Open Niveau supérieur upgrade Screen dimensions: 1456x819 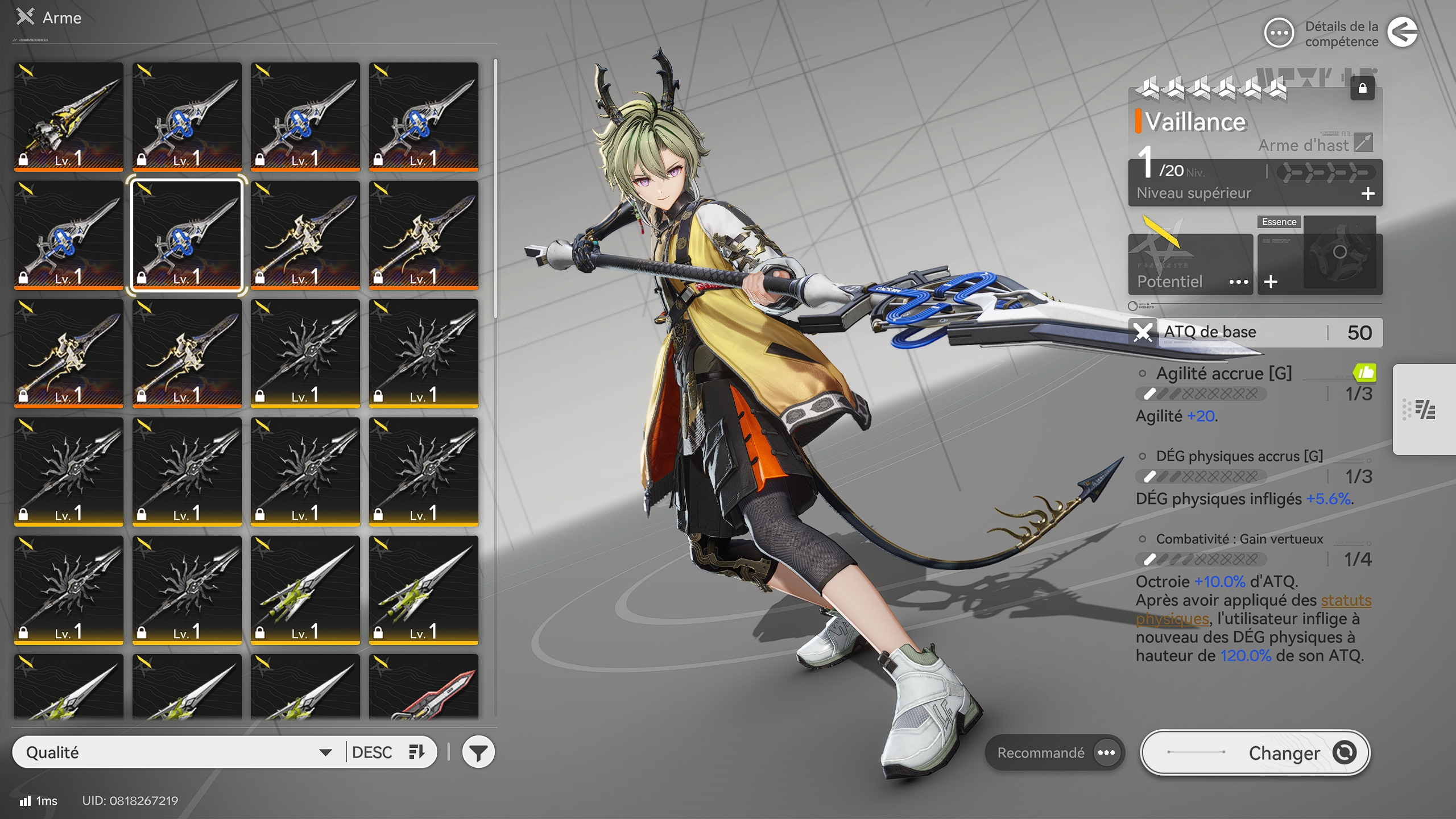1255,193
